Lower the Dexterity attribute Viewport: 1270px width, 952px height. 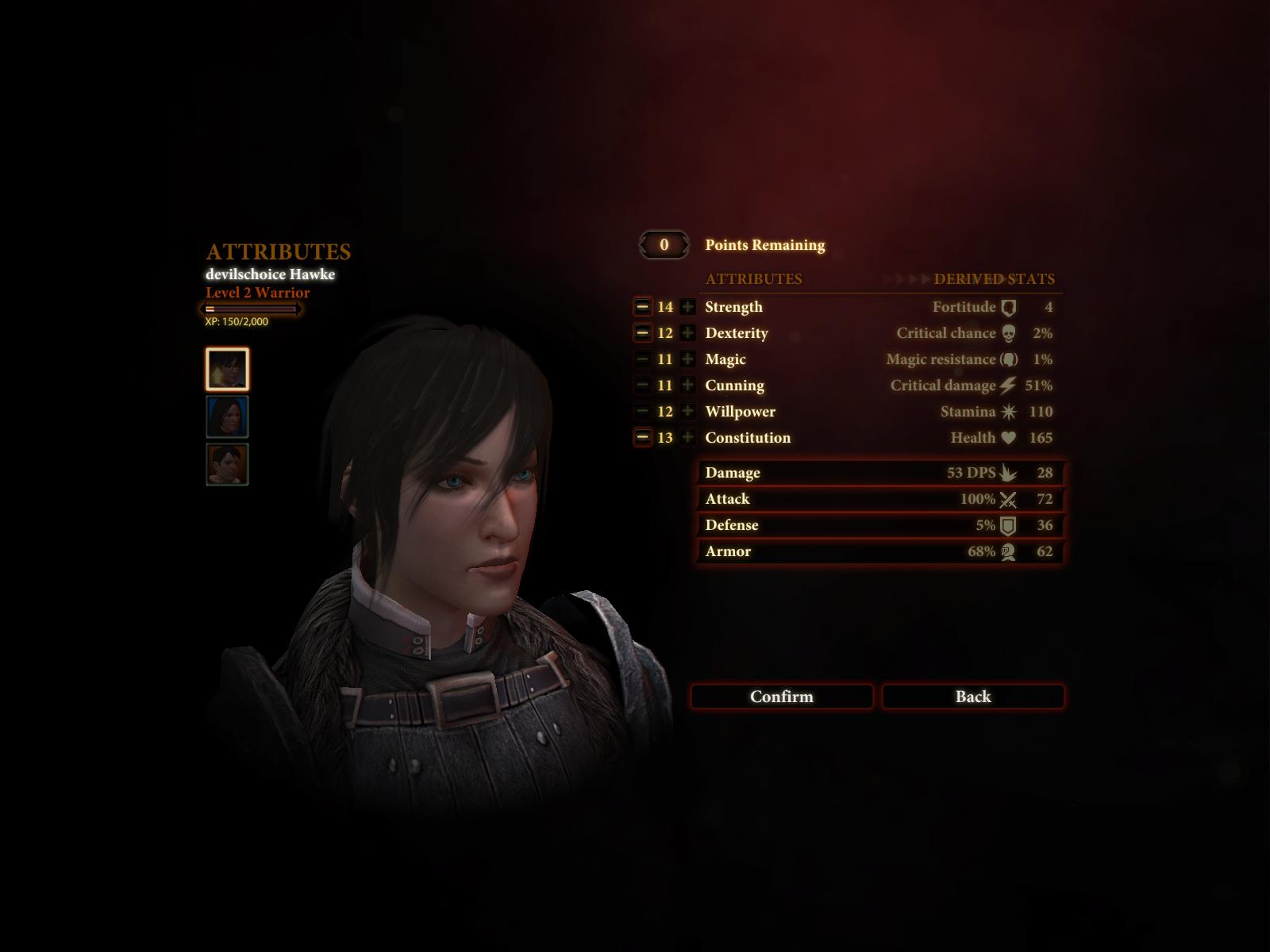tap(642, 333)
